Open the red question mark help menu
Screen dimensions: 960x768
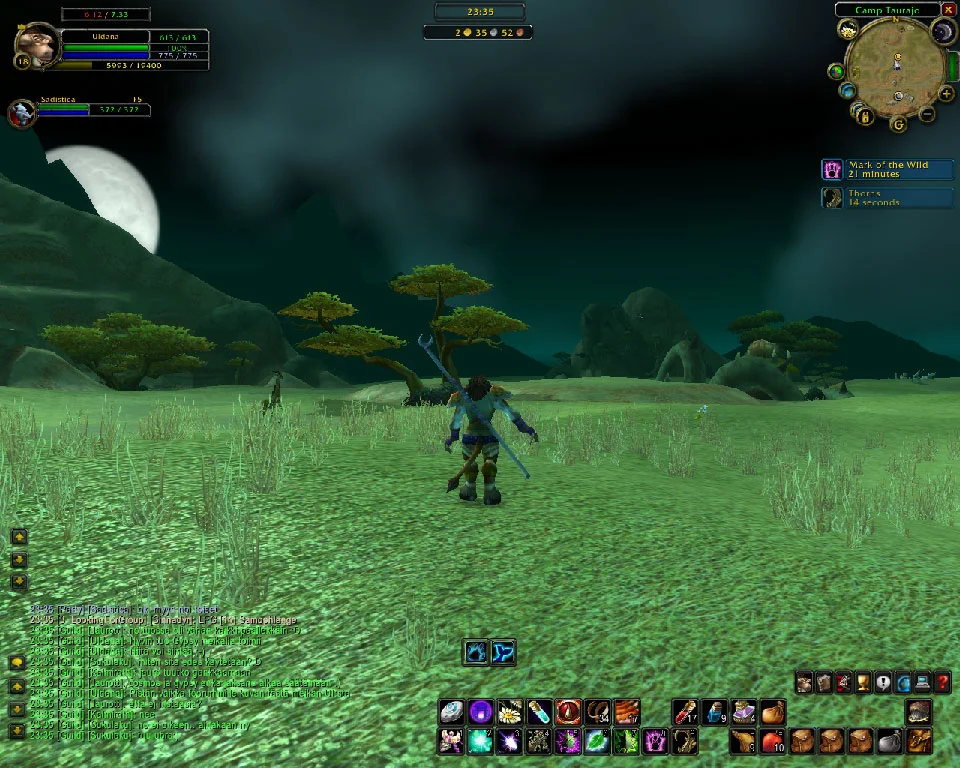click(x=942, y=683)
